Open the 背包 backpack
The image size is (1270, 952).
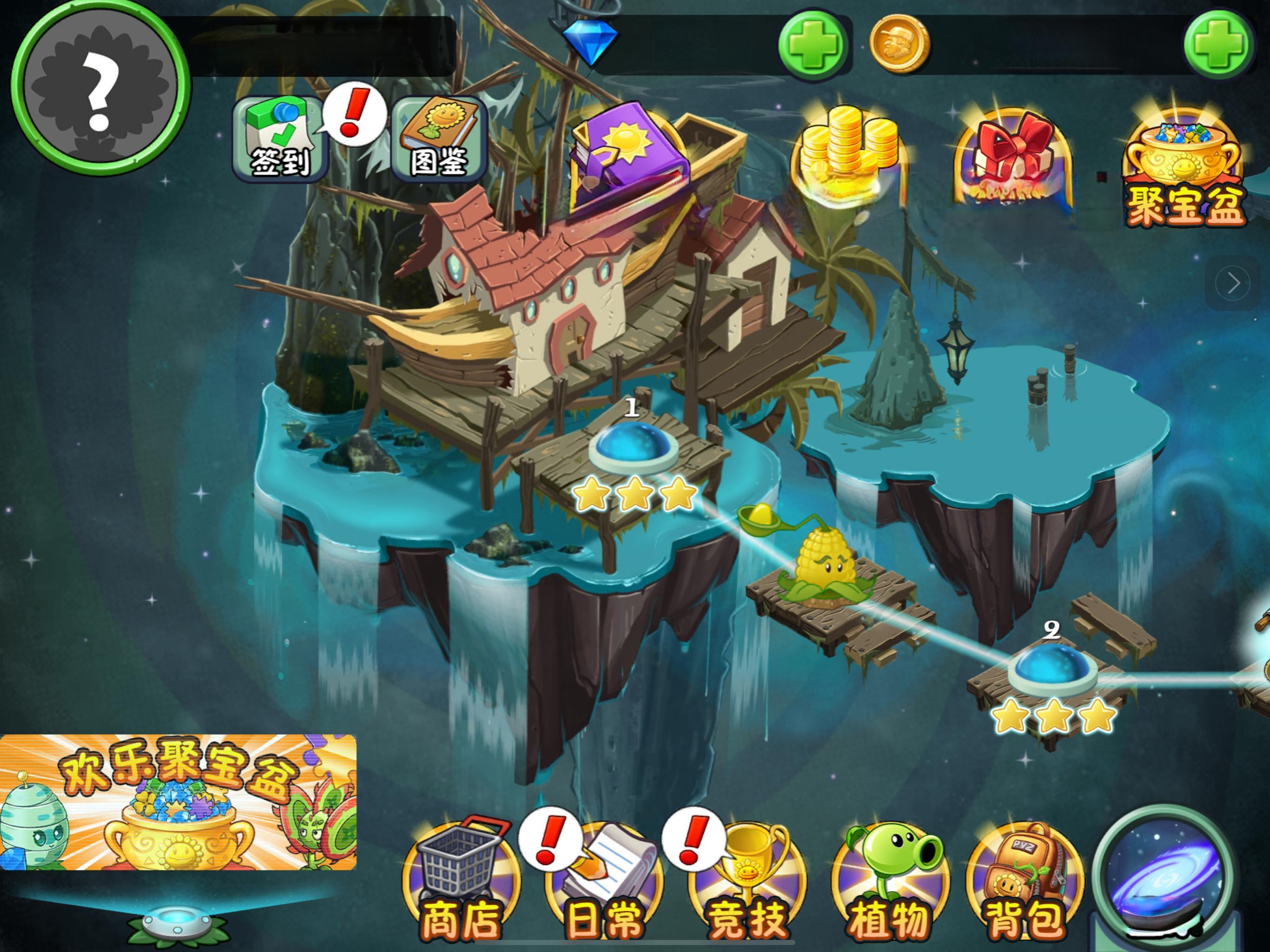[x=1025, y=881]
